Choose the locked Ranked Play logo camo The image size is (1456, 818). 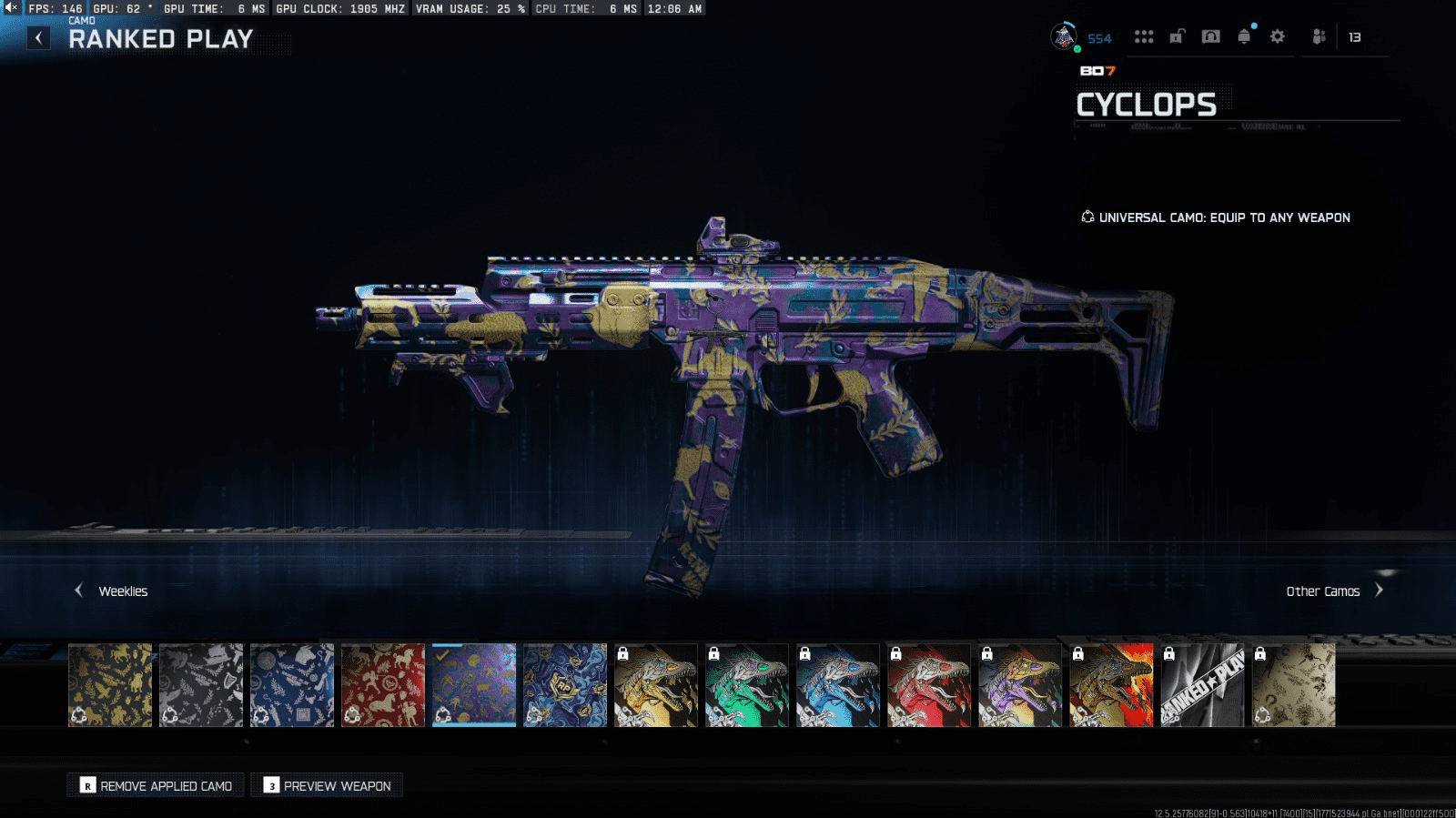pyautogui.click(x=1202, y=685)
